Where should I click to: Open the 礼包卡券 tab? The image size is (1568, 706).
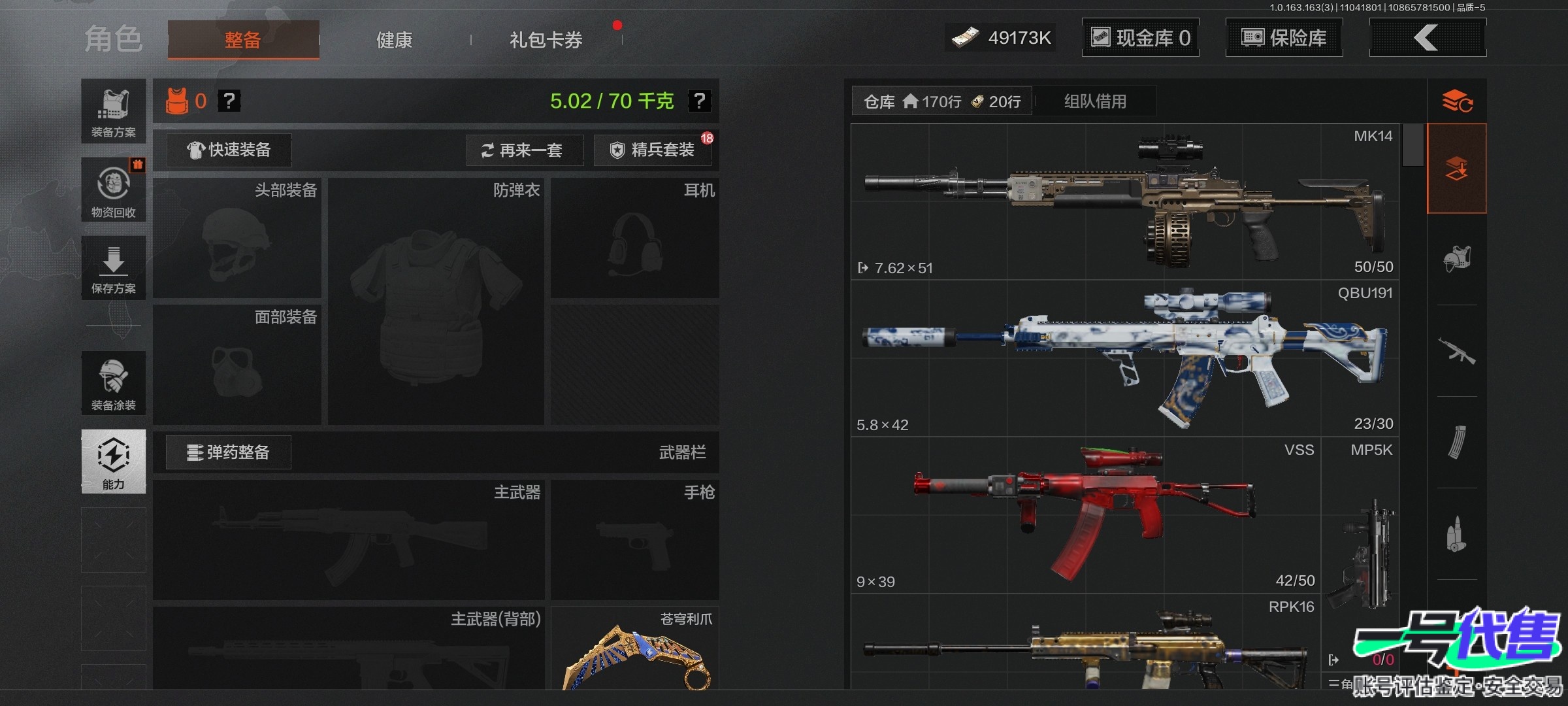pyautogui.click(x=546, y=40)
